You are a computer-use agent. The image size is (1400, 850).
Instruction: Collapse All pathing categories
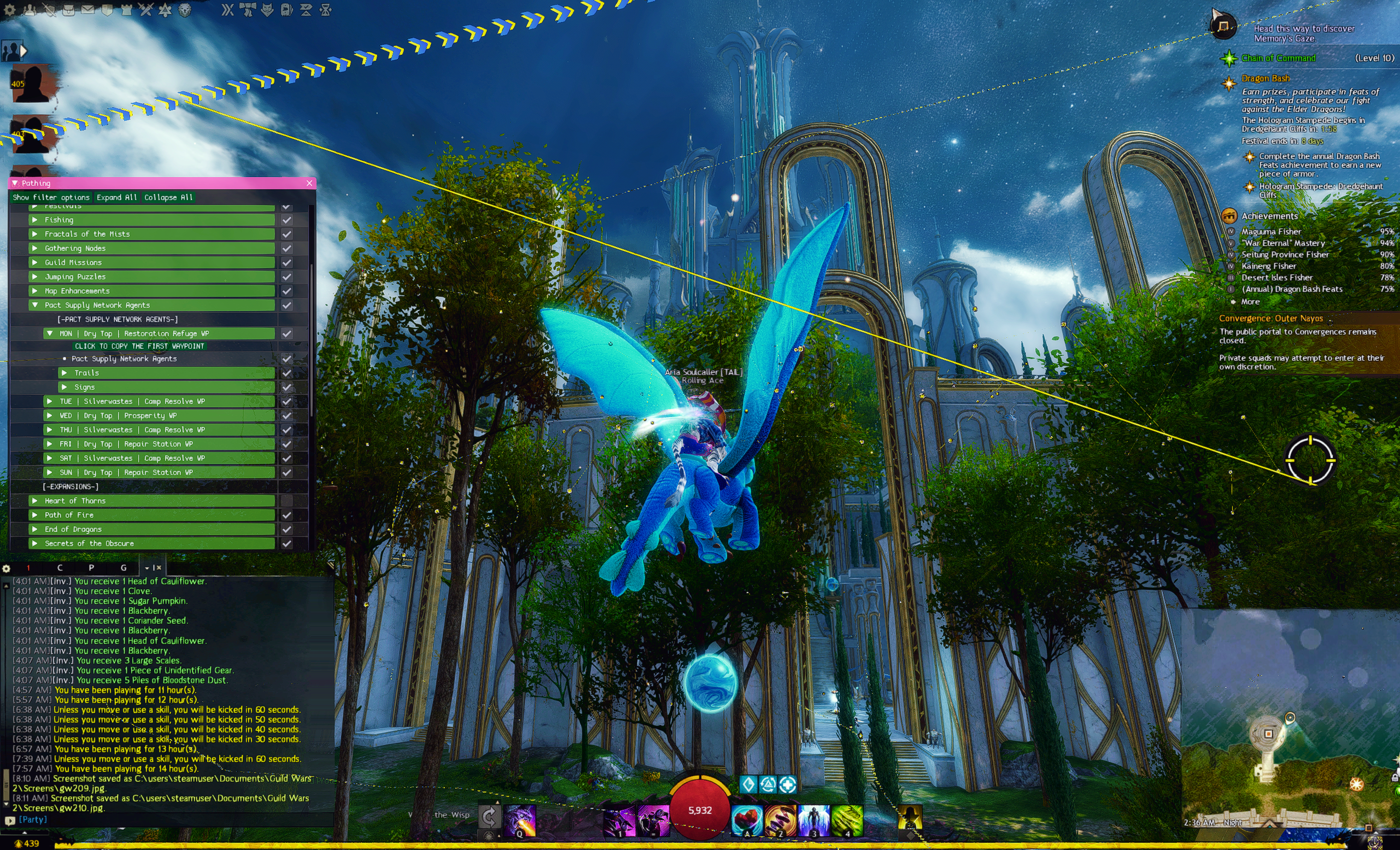168,197
